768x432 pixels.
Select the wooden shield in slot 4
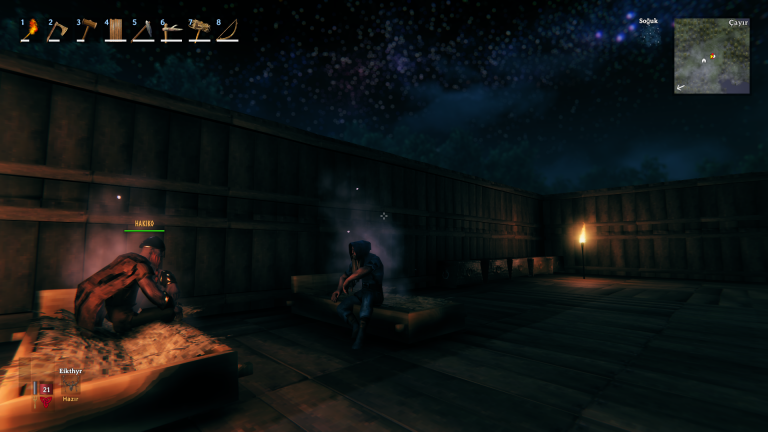116,30
